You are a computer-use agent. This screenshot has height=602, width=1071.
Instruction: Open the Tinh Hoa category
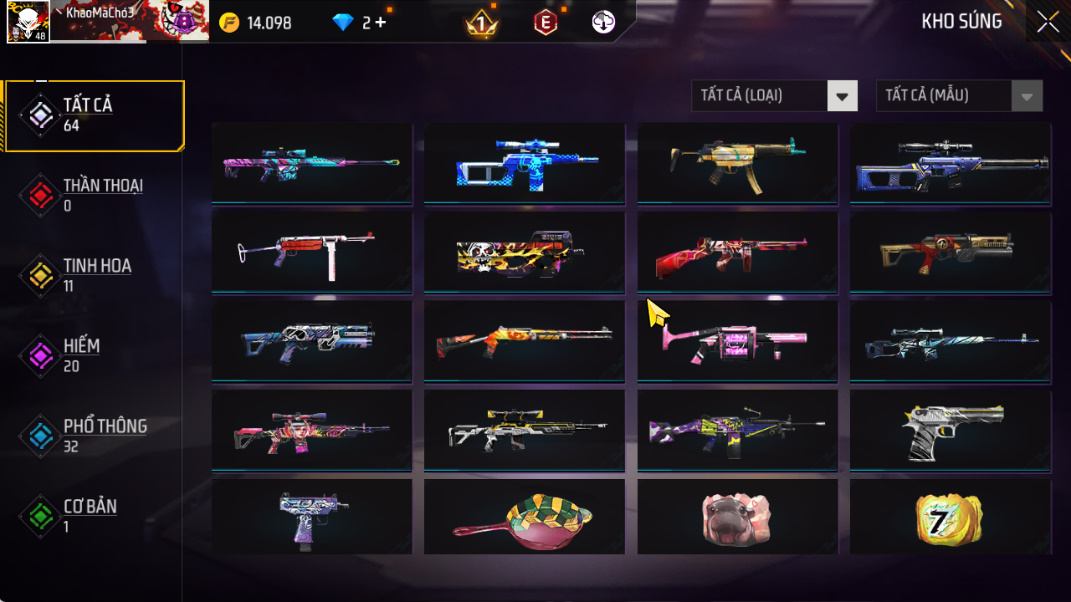tap(95, 275)
